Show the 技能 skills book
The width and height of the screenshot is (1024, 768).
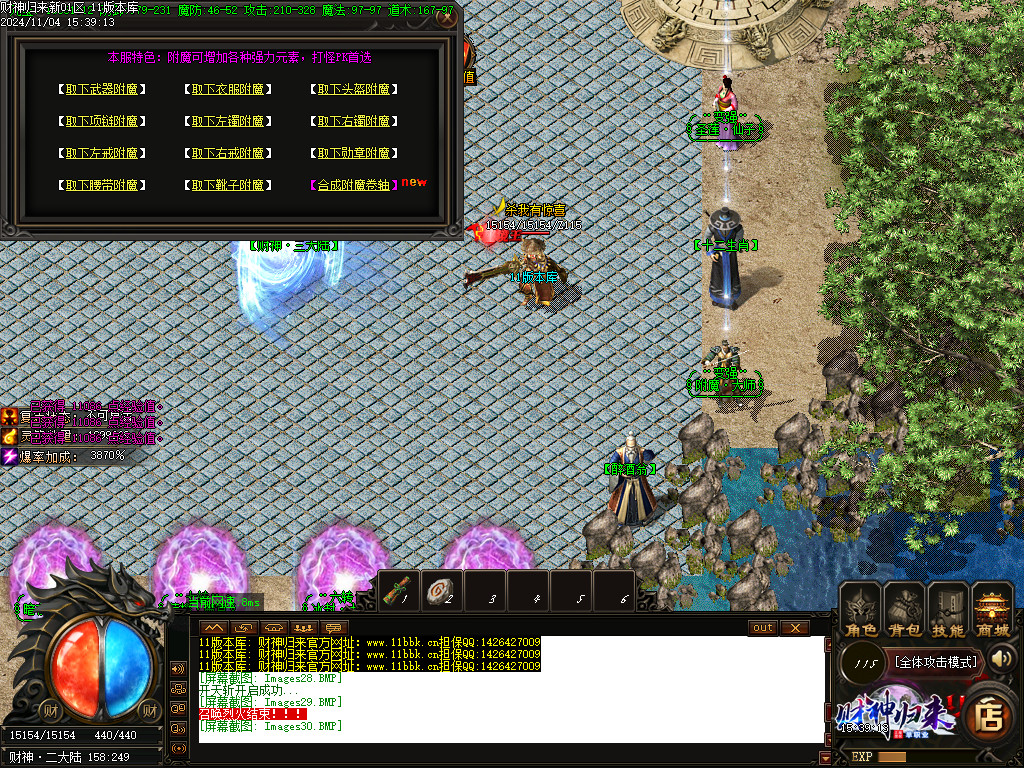[948, 609]
